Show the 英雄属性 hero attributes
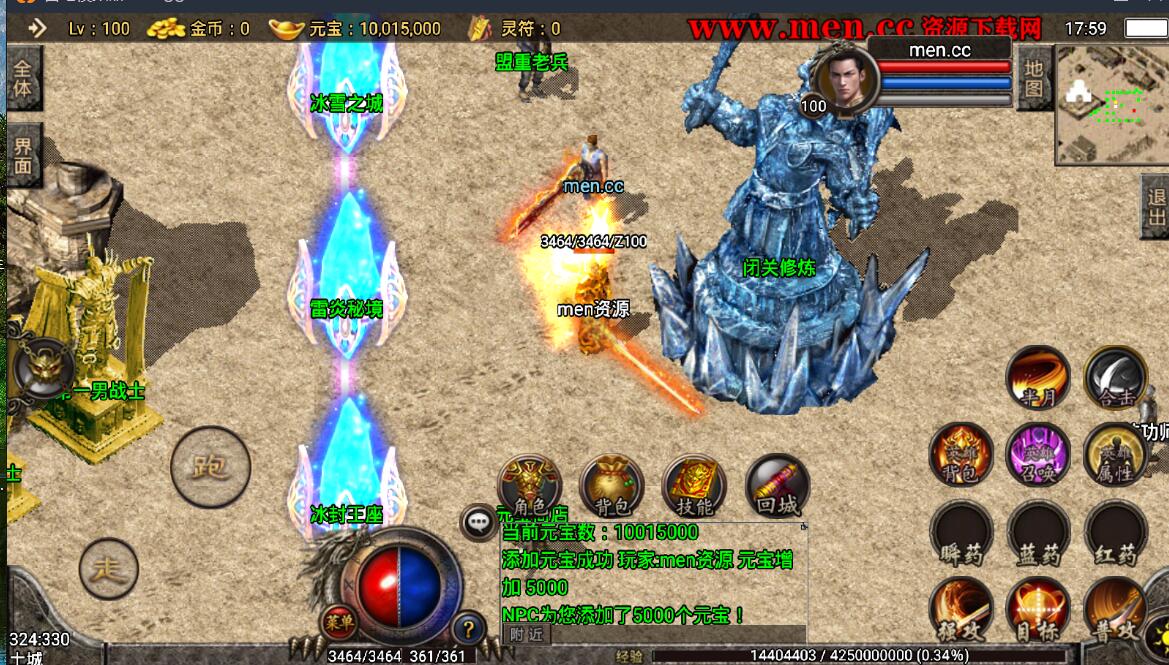 coord(1115,455)
